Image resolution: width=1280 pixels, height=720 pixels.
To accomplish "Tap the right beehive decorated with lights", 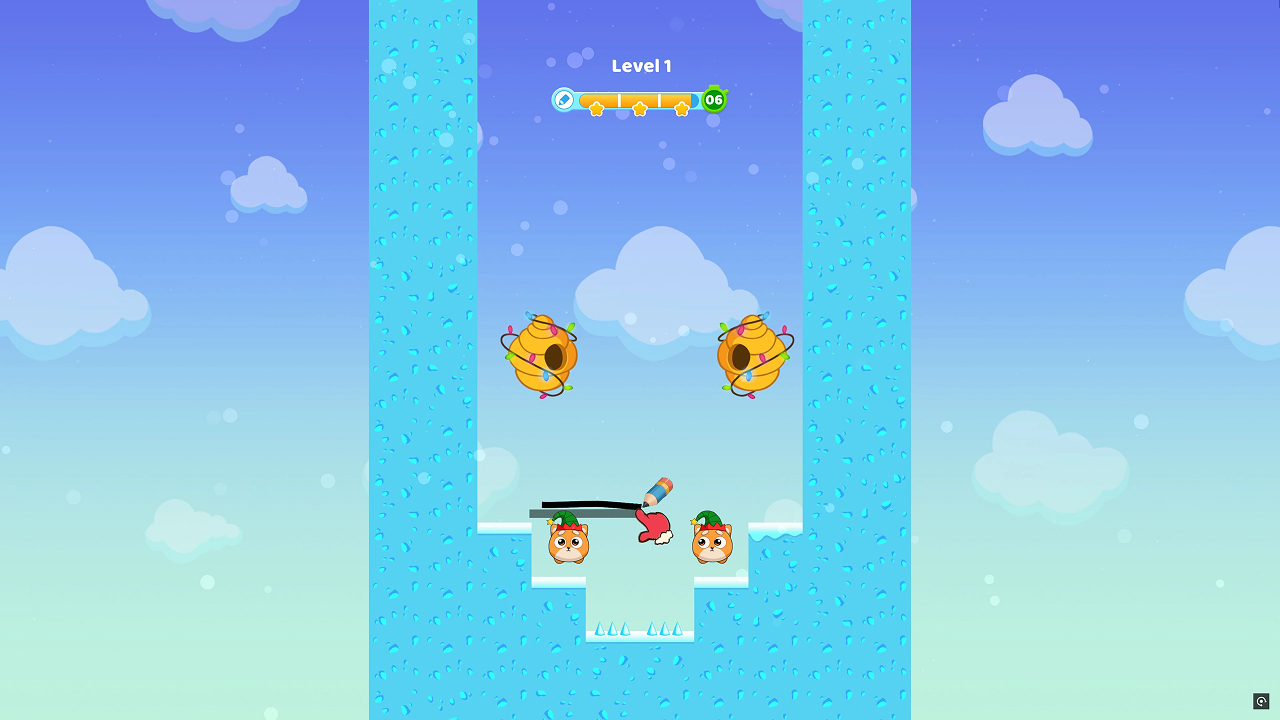I will point(752,355).
